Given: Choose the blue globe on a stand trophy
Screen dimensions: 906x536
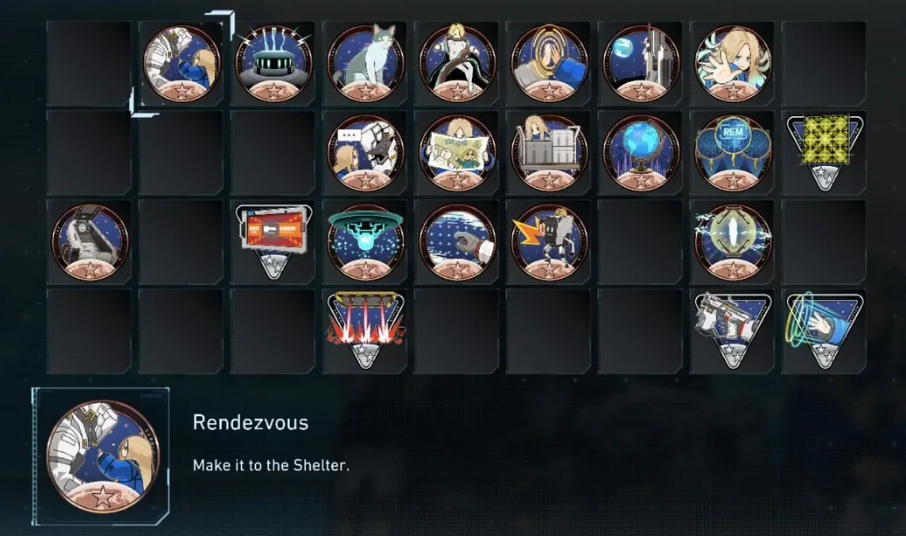Looking at the screenshot, I should (x=641, y=152).
